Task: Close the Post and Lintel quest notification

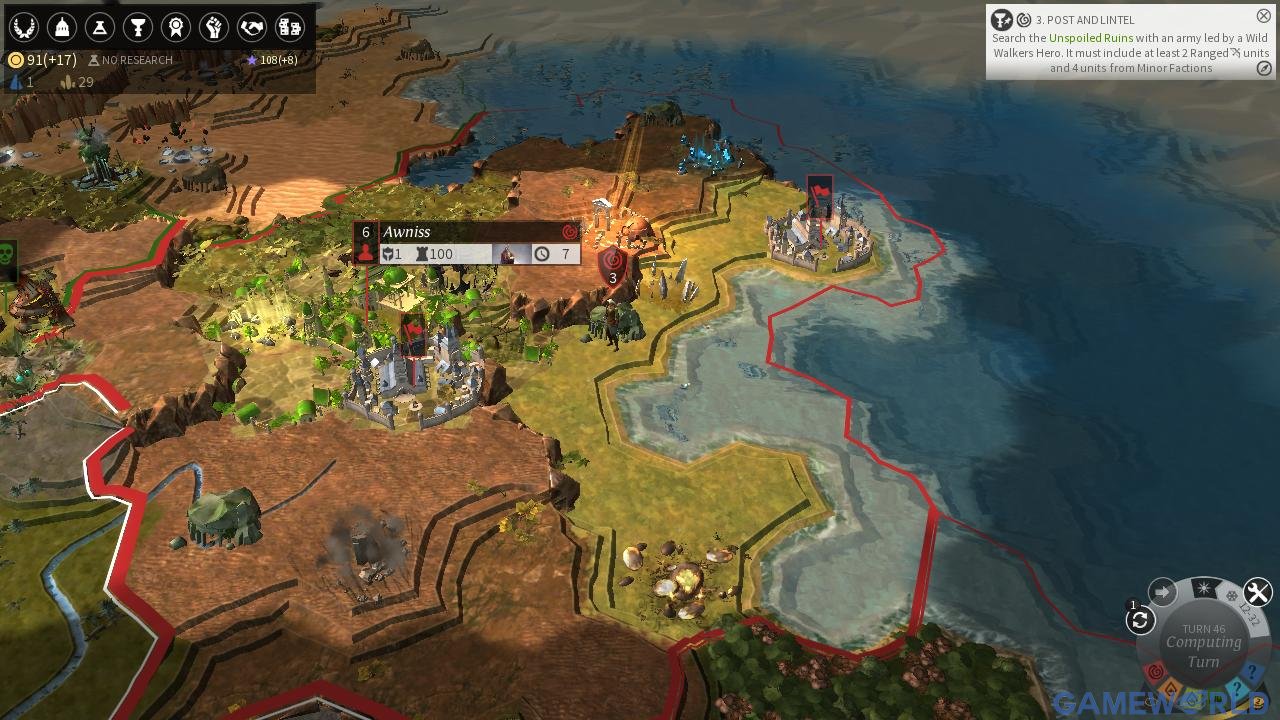Action: click(x=1264, y=16)
